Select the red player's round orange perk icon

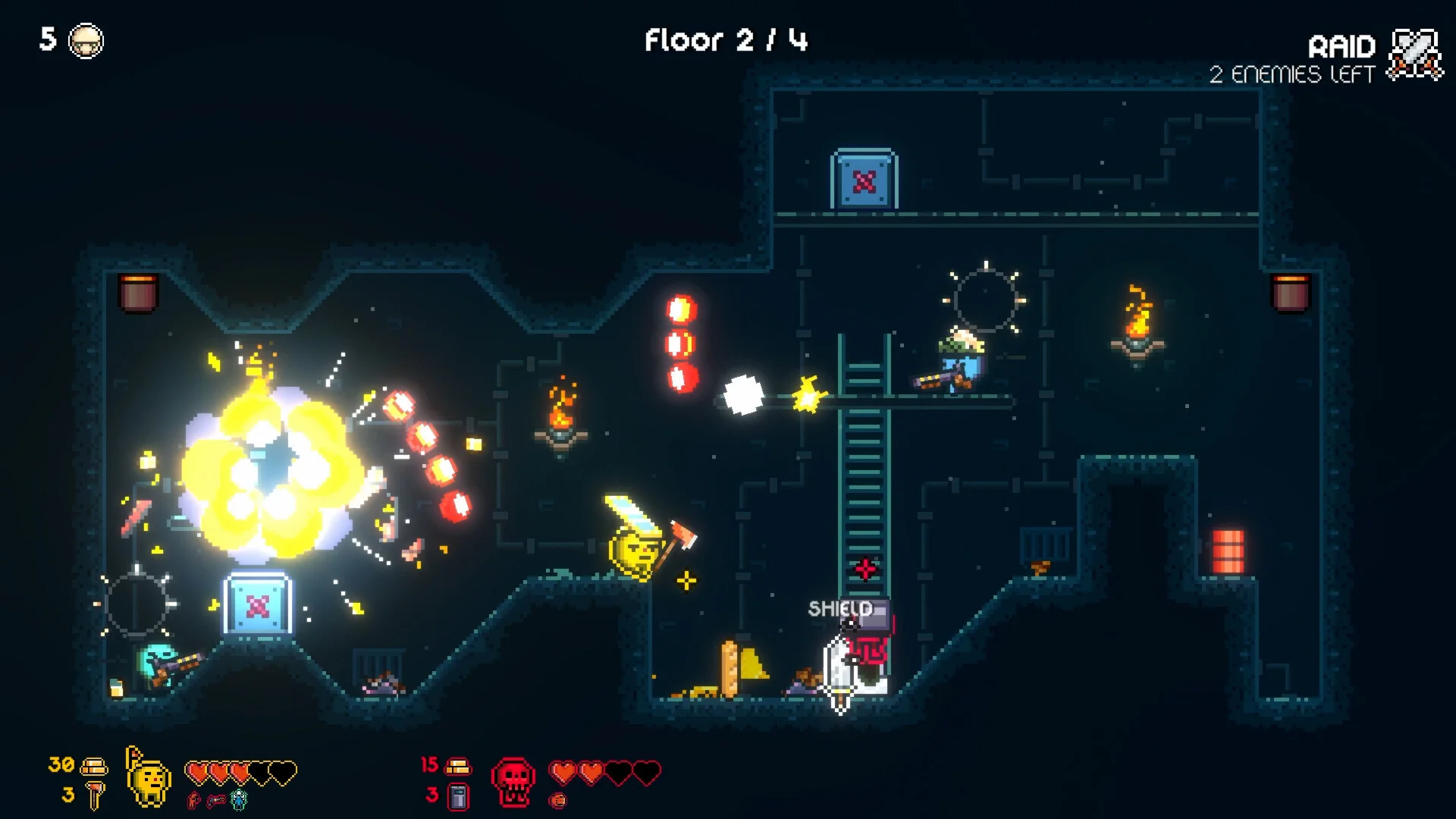[558, 800]
